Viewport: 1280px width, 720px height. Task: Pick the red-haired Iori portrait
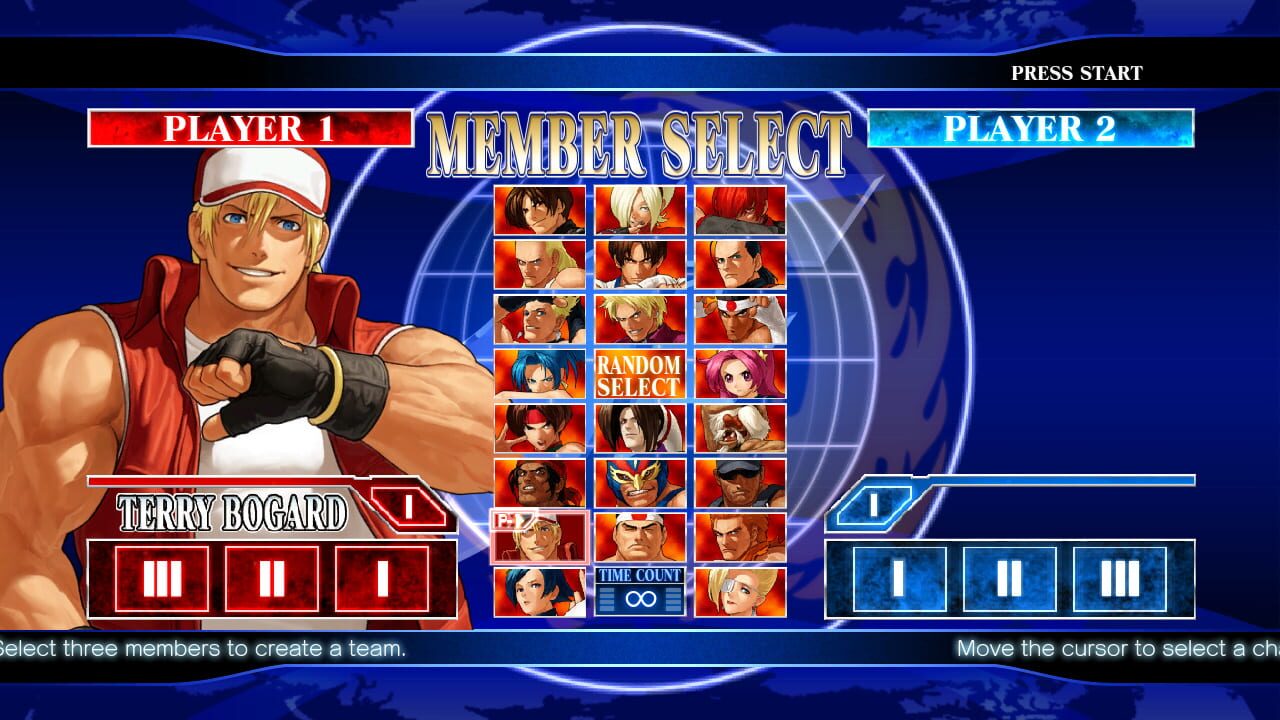click(741, 210)
